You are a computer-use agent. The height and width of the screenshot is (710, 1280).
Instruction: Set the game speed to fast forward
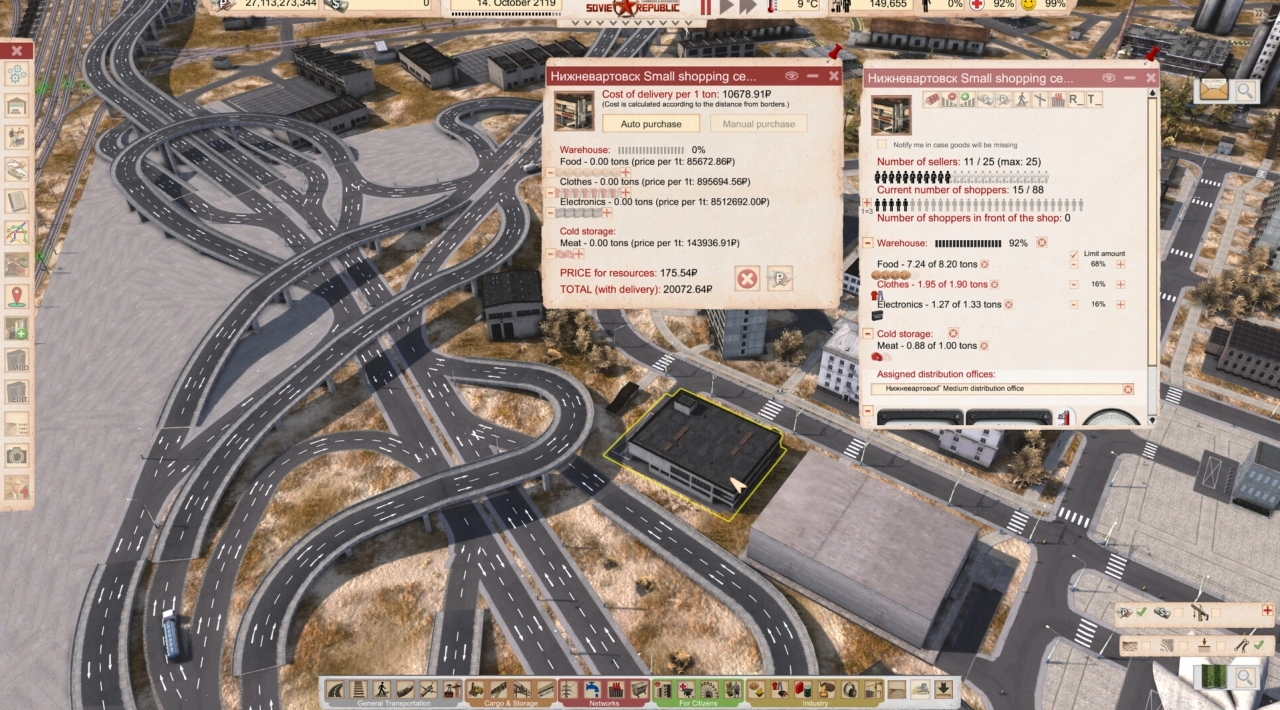point(746,7)
